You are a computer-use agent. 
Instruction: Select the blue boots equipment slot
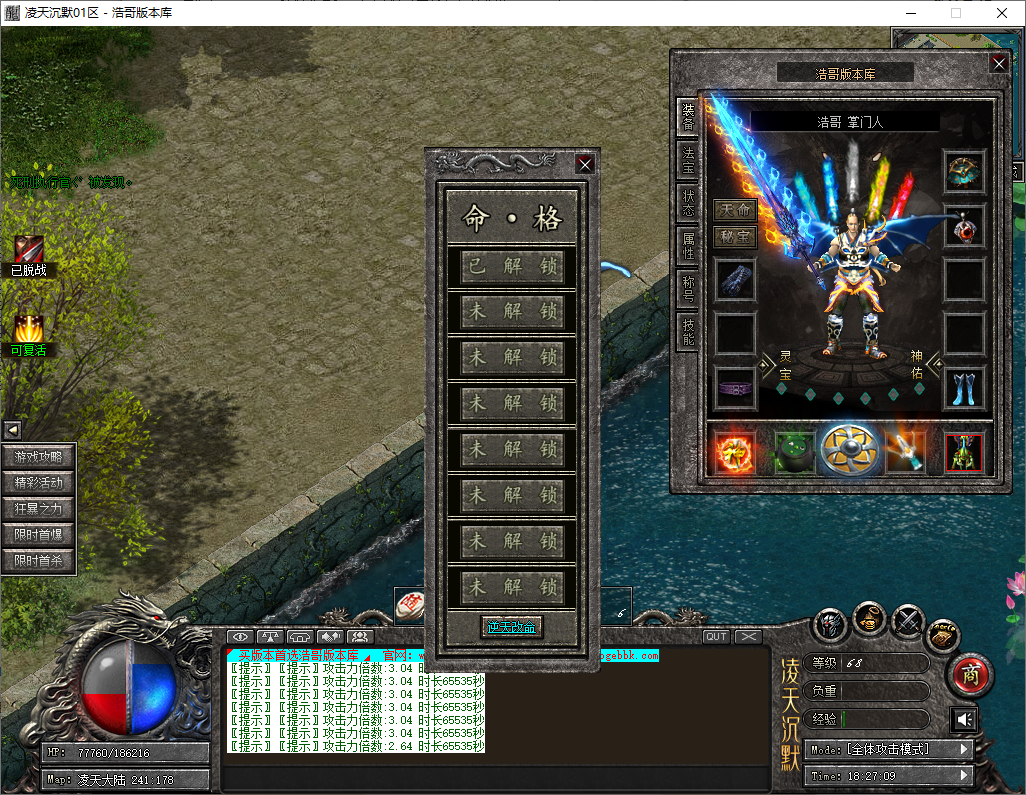coord(965,388)
